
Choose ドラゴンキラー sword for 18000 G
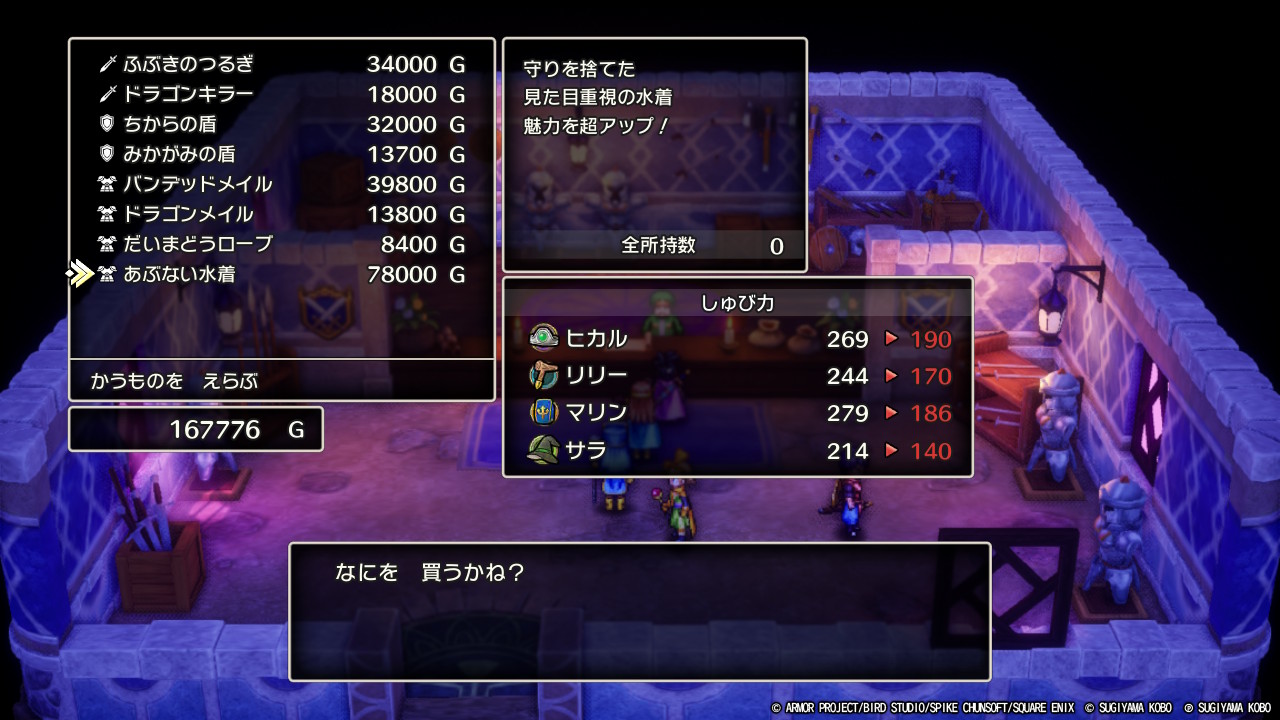280,94
